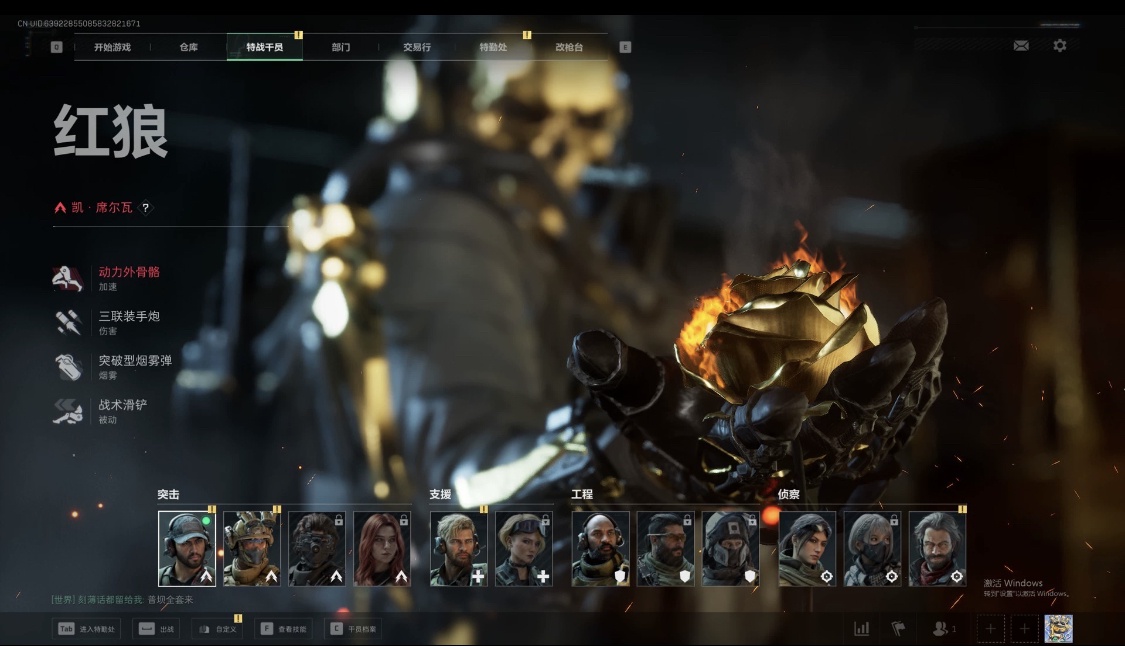
Task: Open the player avatar profile
Action: click(1059, 629)
